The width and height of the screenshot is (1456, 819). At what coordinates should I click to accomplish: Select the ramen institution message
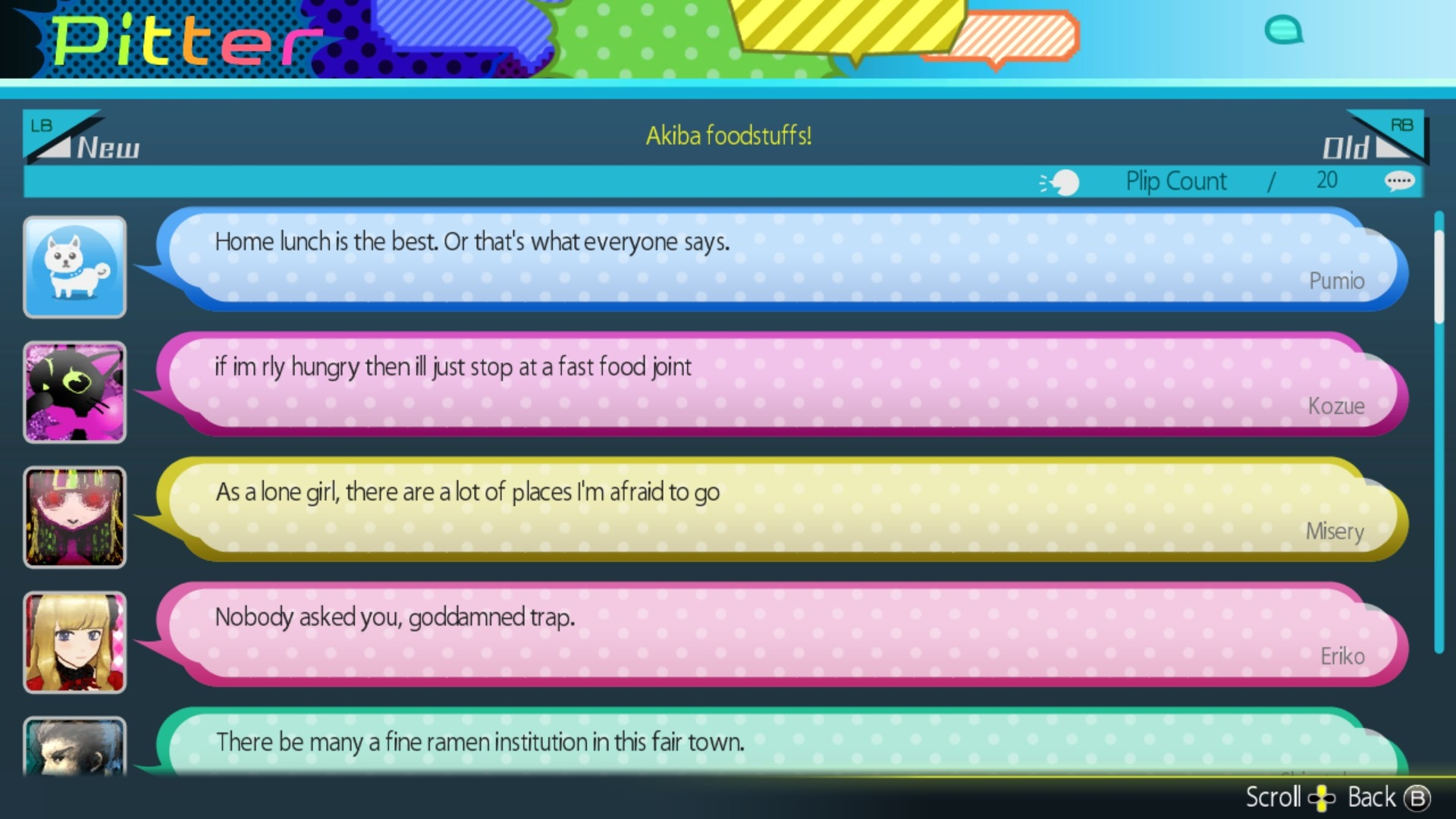[x=781, y=743]
